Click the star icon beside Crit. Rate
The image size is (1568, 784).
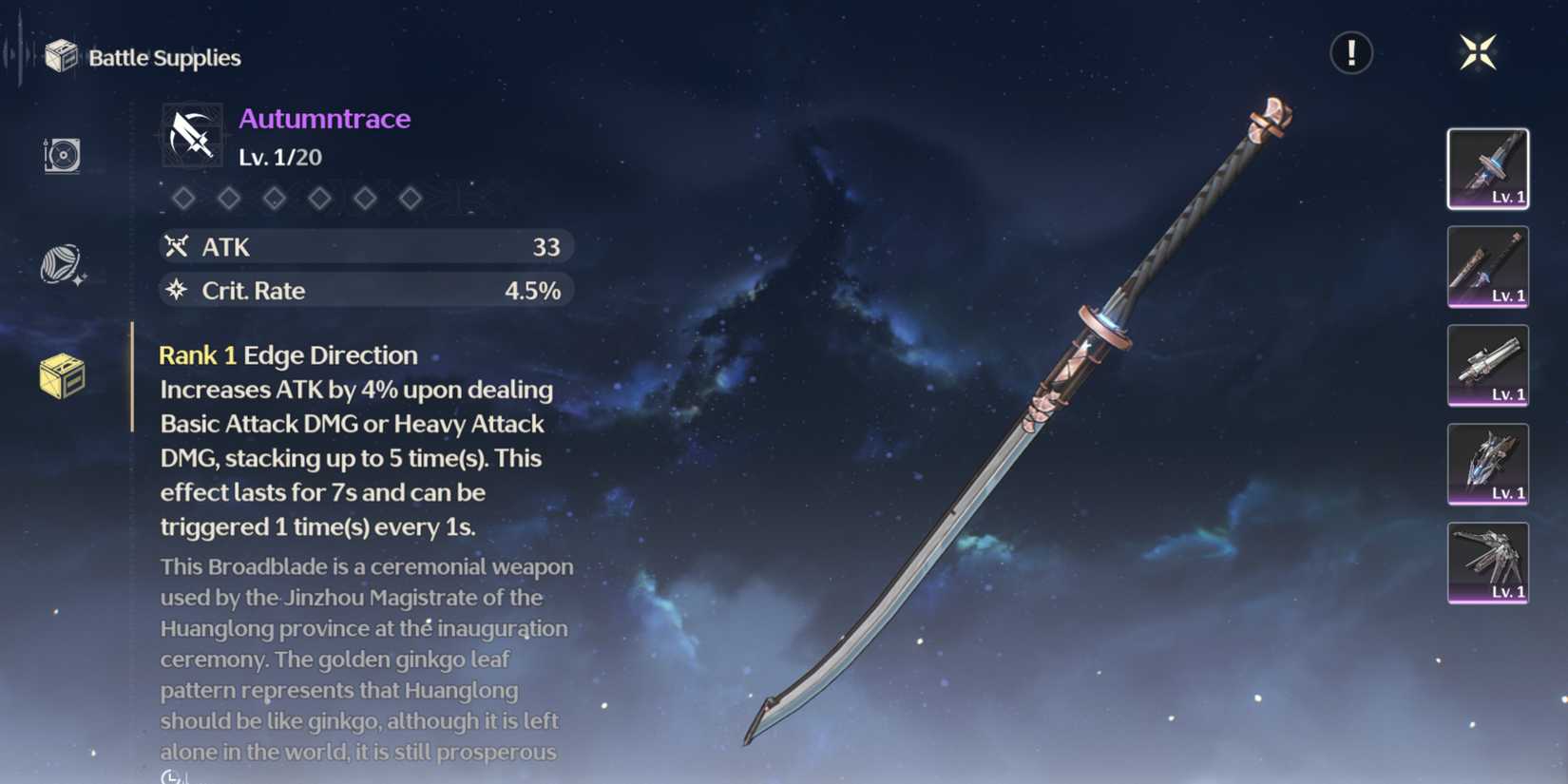pyautogui.click(x=176, y=291)
